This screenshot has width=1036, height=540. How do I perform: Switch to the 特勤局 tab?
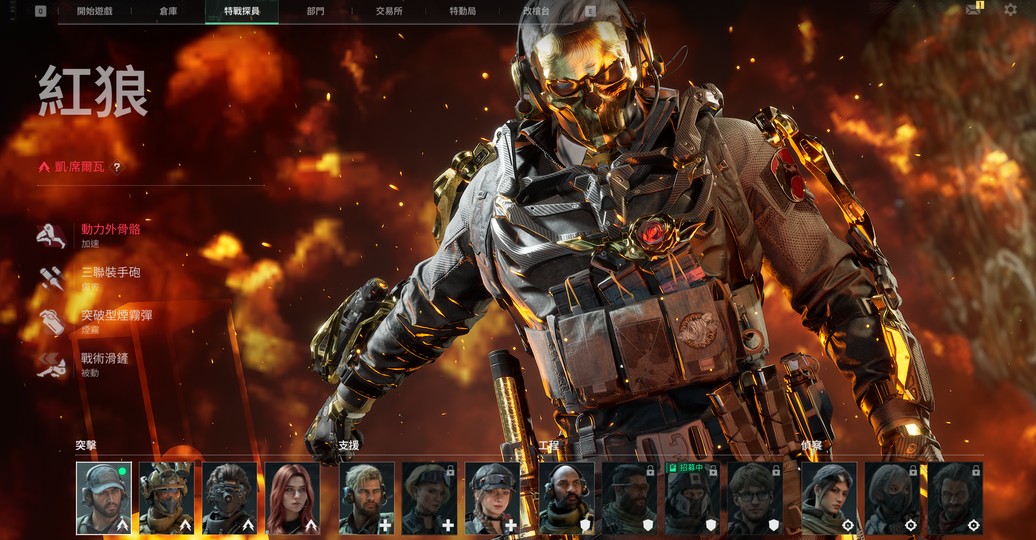click(x=462, y=11)
